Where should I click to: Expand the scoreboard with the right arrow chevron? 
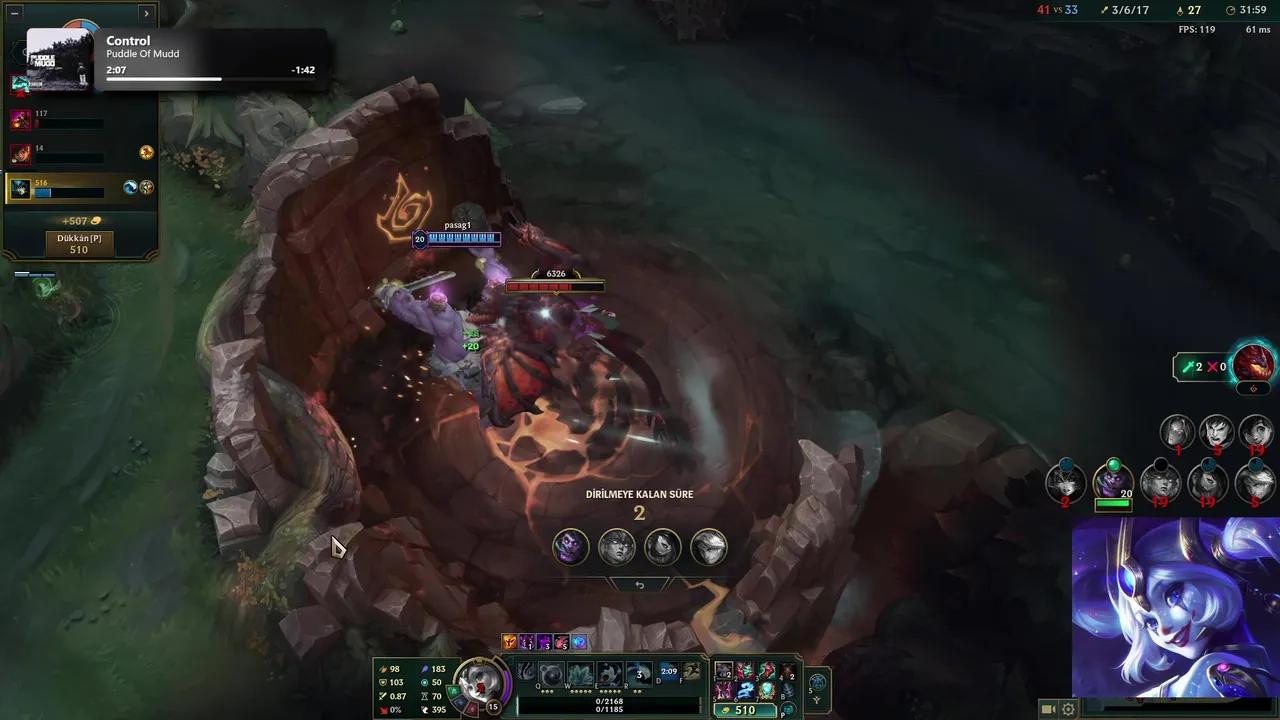(x=146, y=13)
